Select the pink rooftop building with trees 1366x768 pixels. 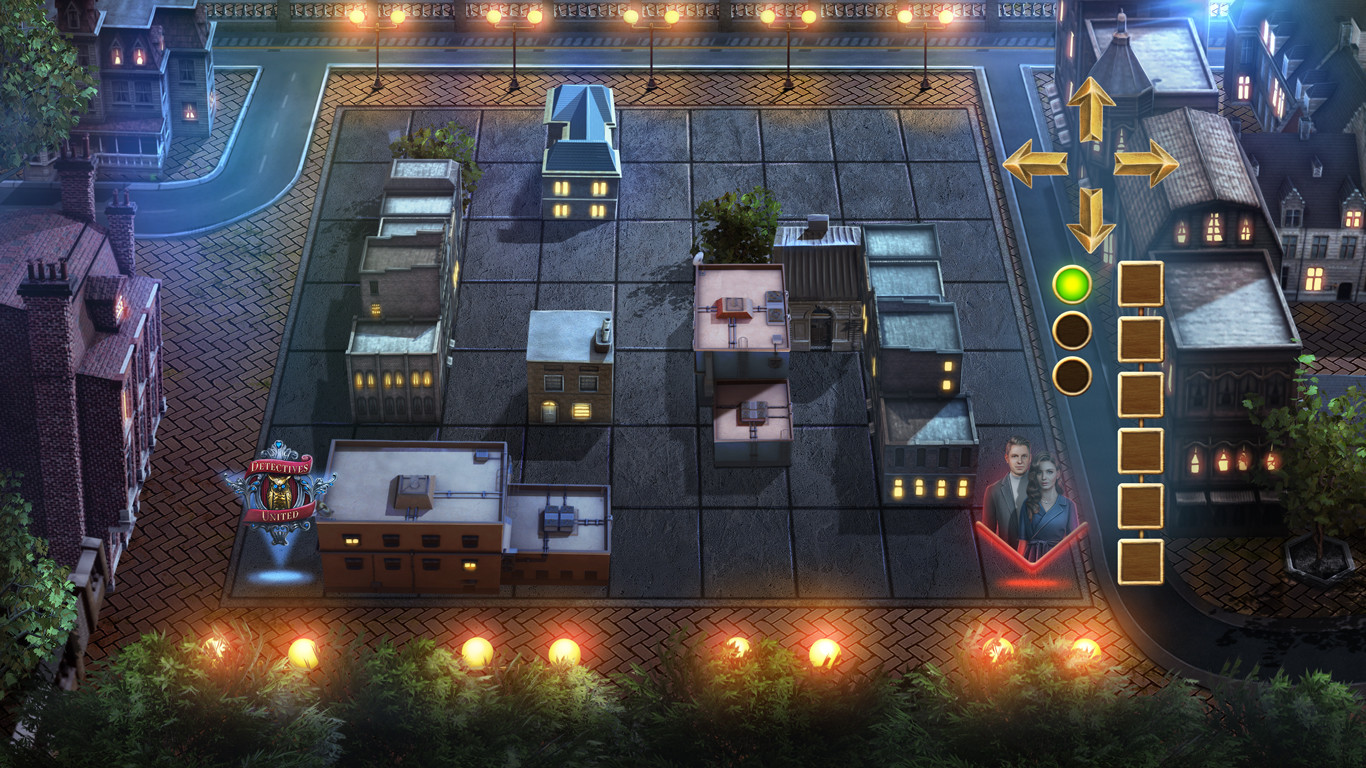738,310
